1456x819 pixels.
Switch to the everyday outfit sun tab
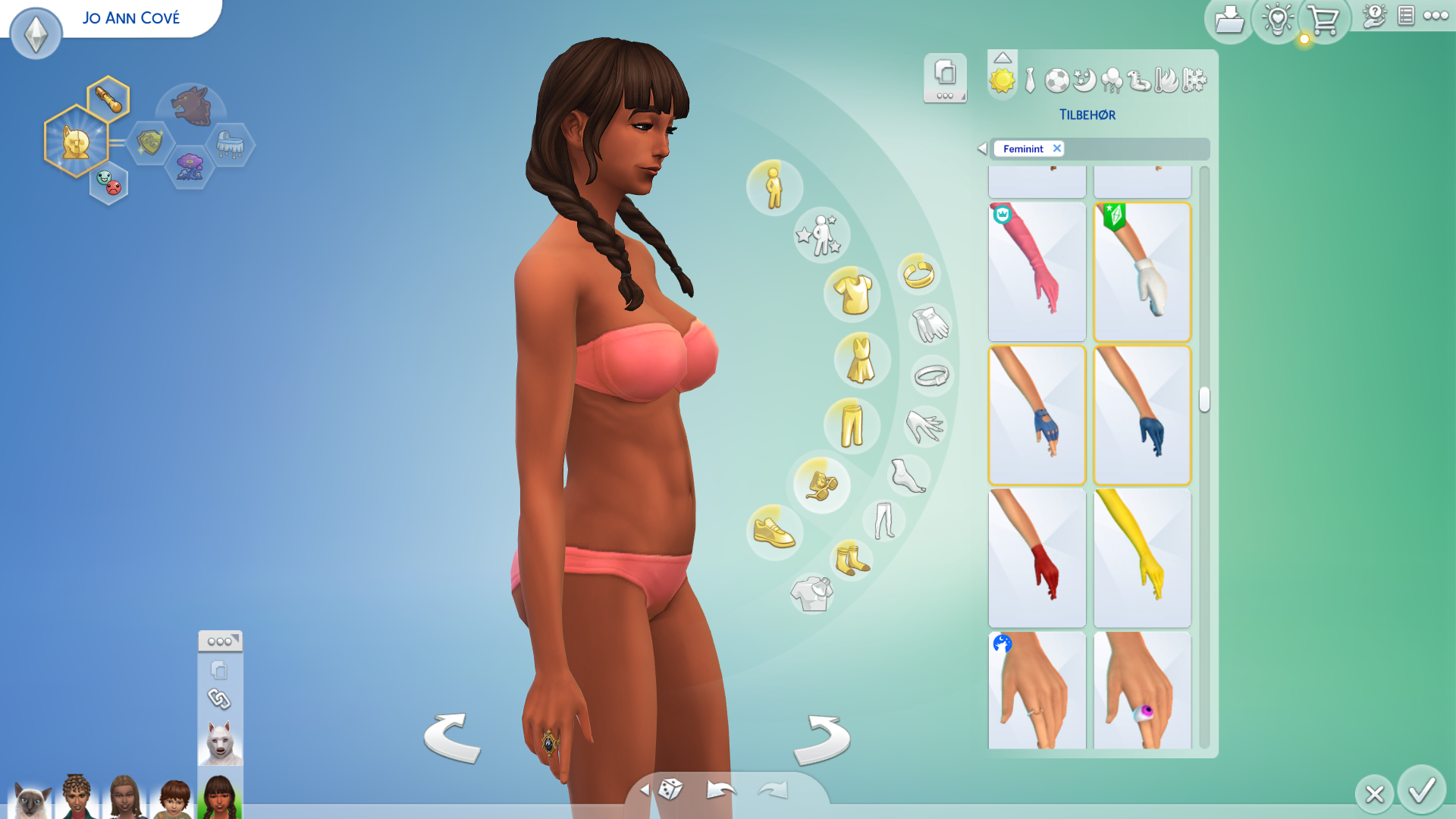pos(1002,80)
